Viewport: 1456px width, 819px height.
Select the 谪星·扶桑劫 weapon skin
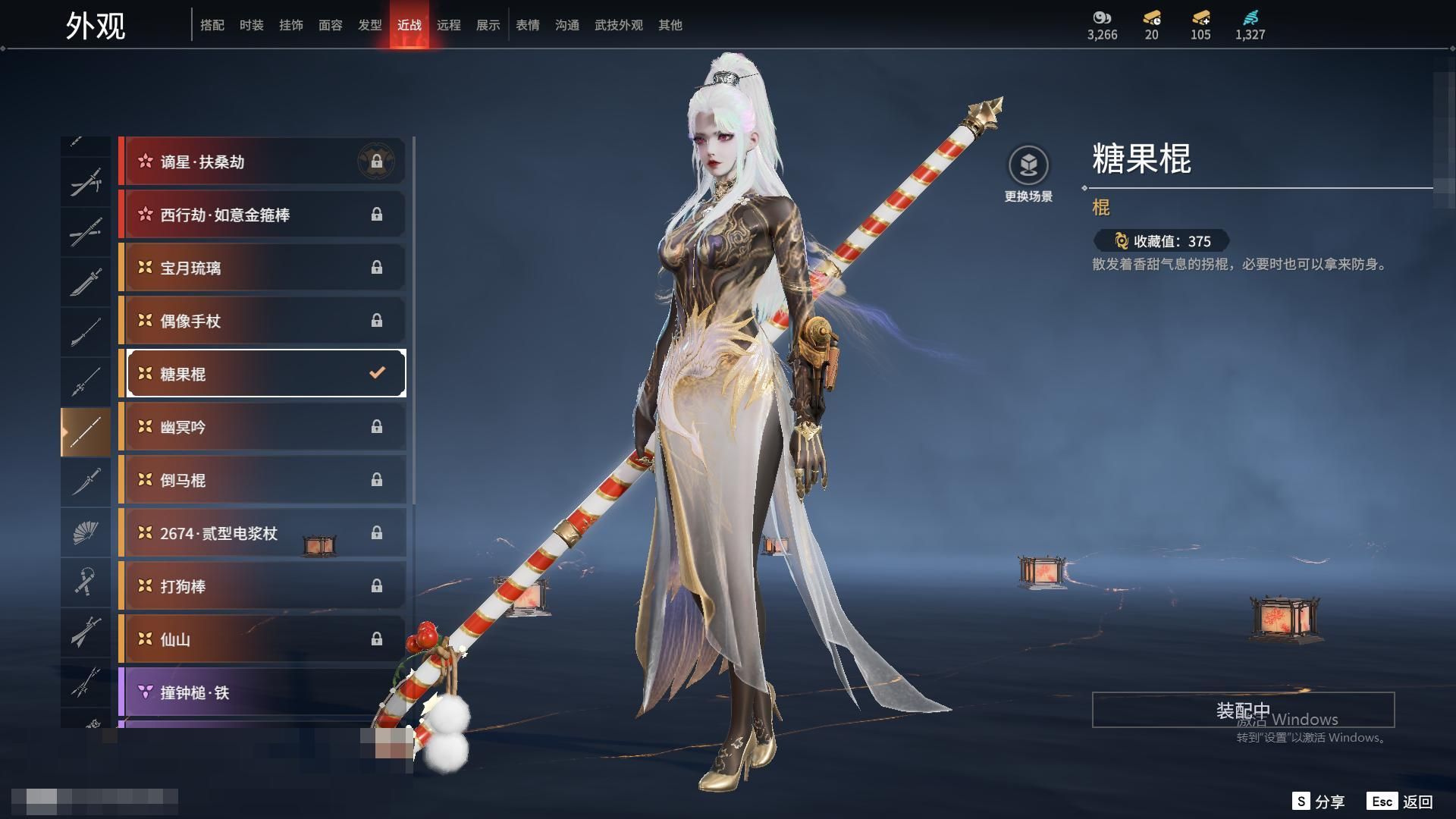click(x=262, y=162)
